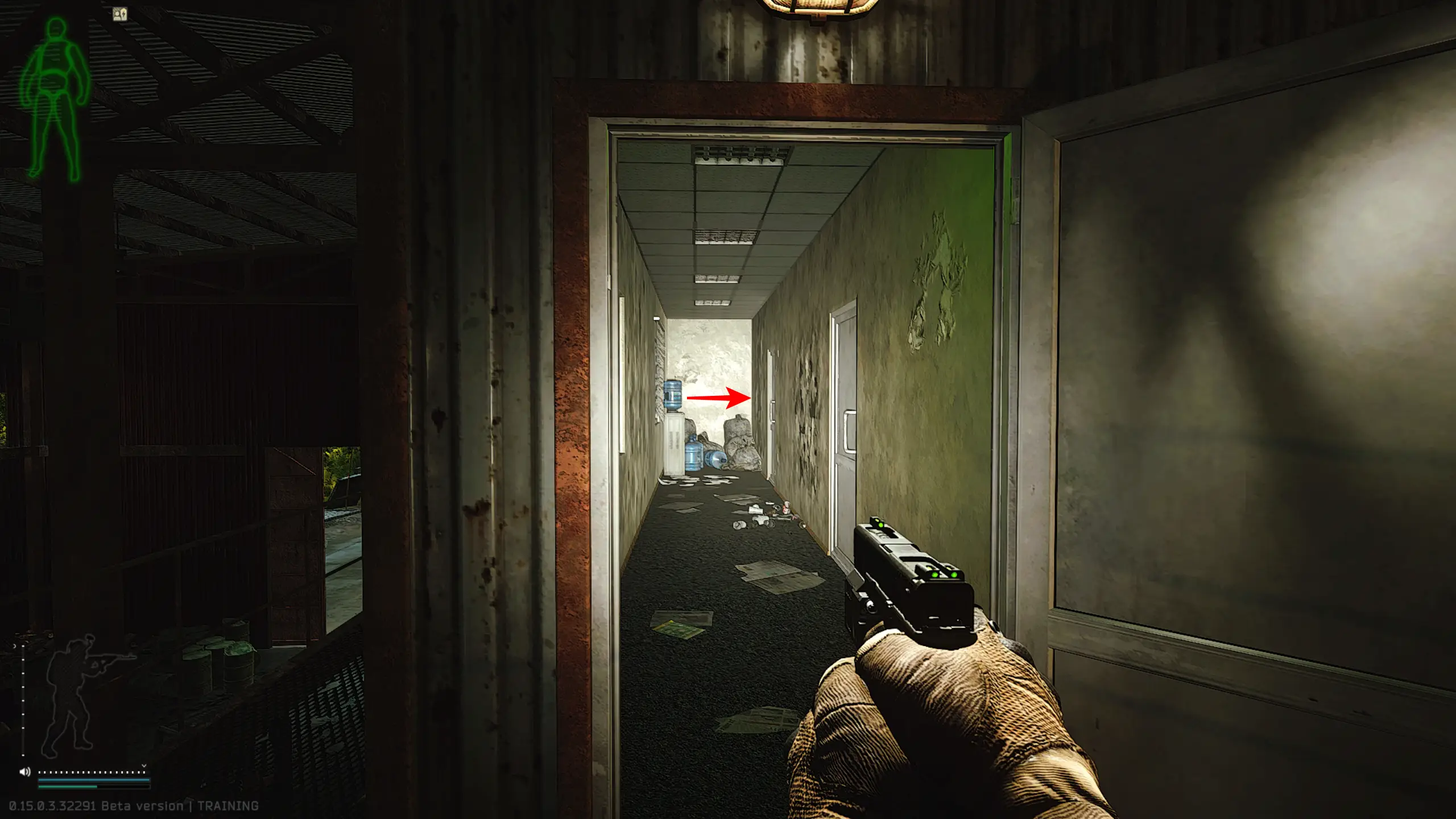The width and height of the screenshot is (1456, 819).
Task: Click the green body health silhouette
Action: coord(55,98)
